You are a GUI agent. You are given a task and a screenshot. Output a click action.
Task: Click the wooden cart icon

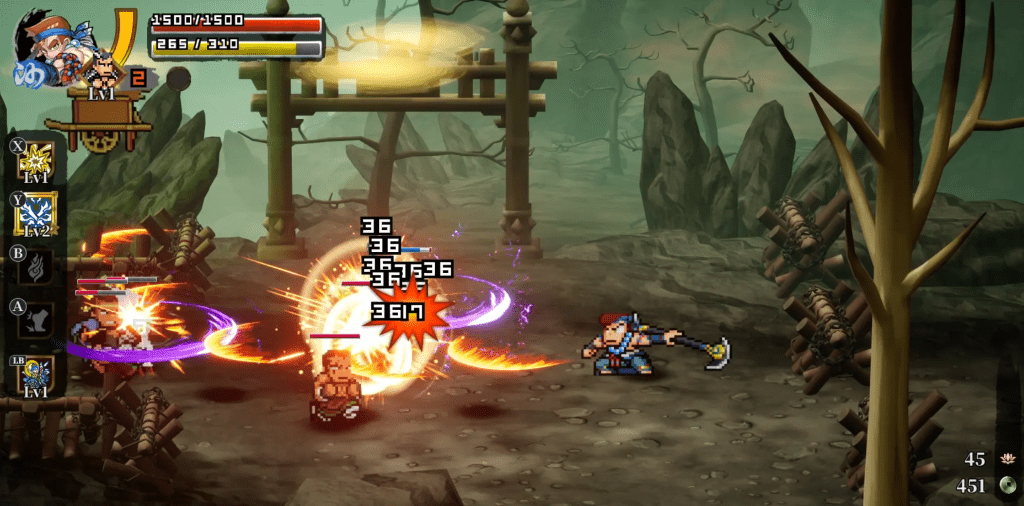click(105, 124)
